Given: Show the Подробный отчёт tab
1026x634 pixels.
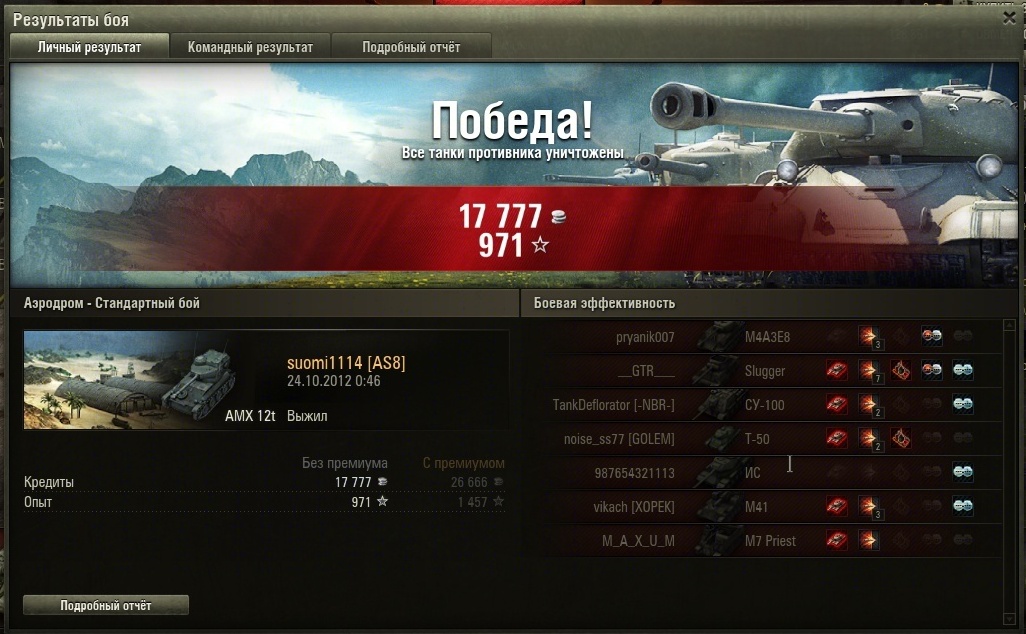Looking at the screenshot, I should click(411, 47).
